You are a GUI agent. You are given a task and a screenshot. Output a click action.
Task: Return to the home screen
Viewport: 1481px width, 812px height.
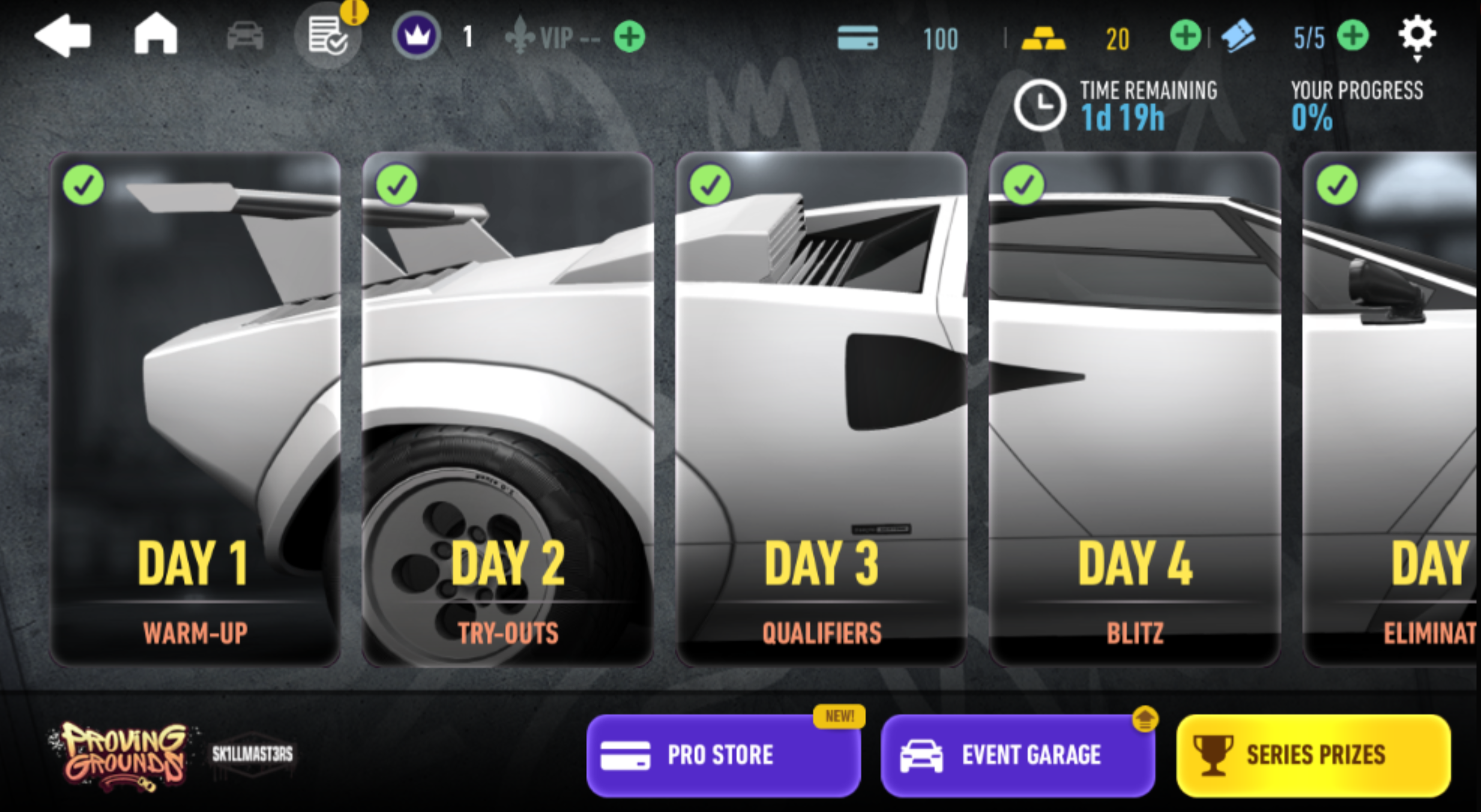(155, 35)
